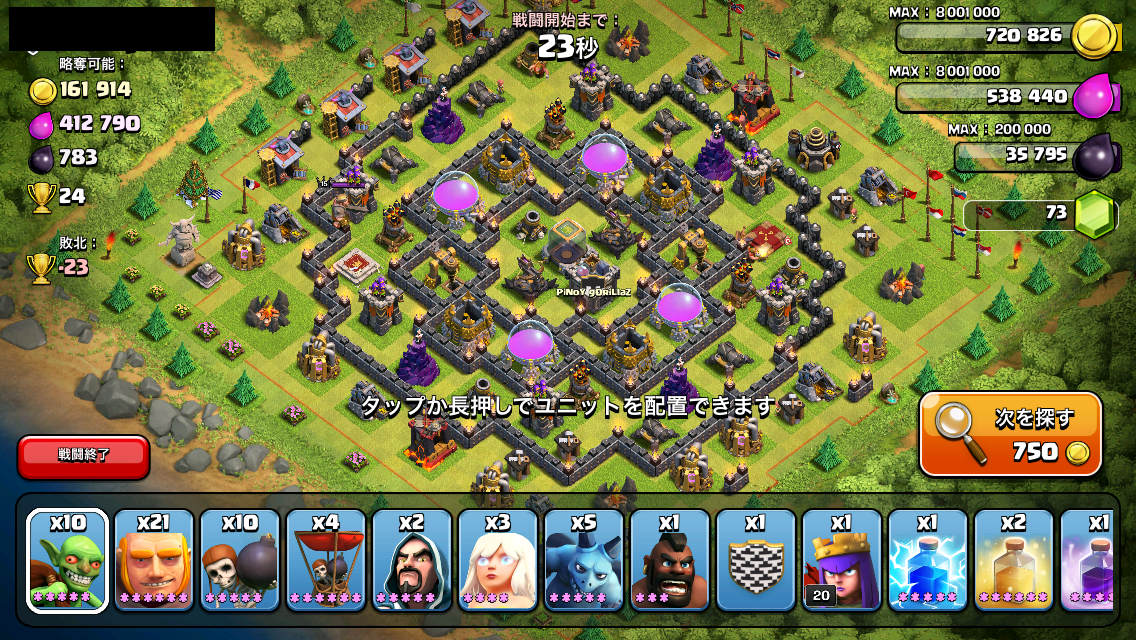Choose the Giant troop card
This screenshot has height=640, width=1136.
[x=153, y=560]
